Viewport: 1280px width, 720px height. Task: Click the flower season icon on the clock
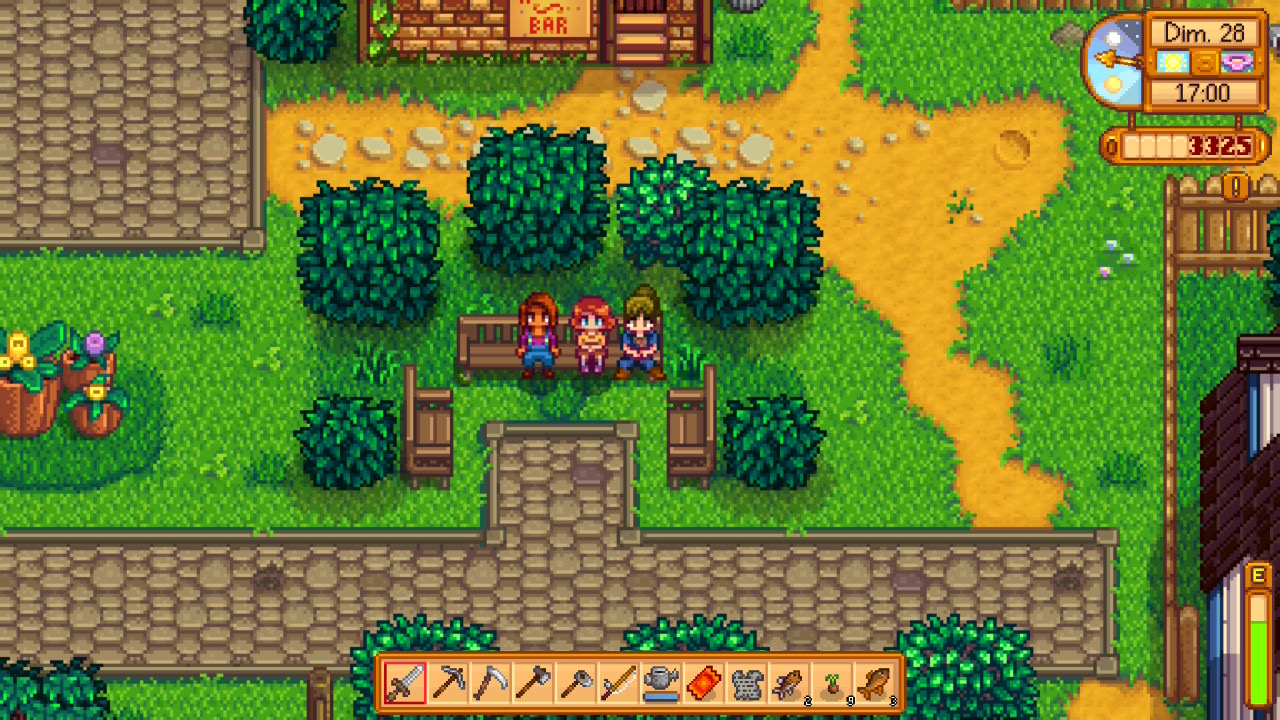(x=1236, y=62)
